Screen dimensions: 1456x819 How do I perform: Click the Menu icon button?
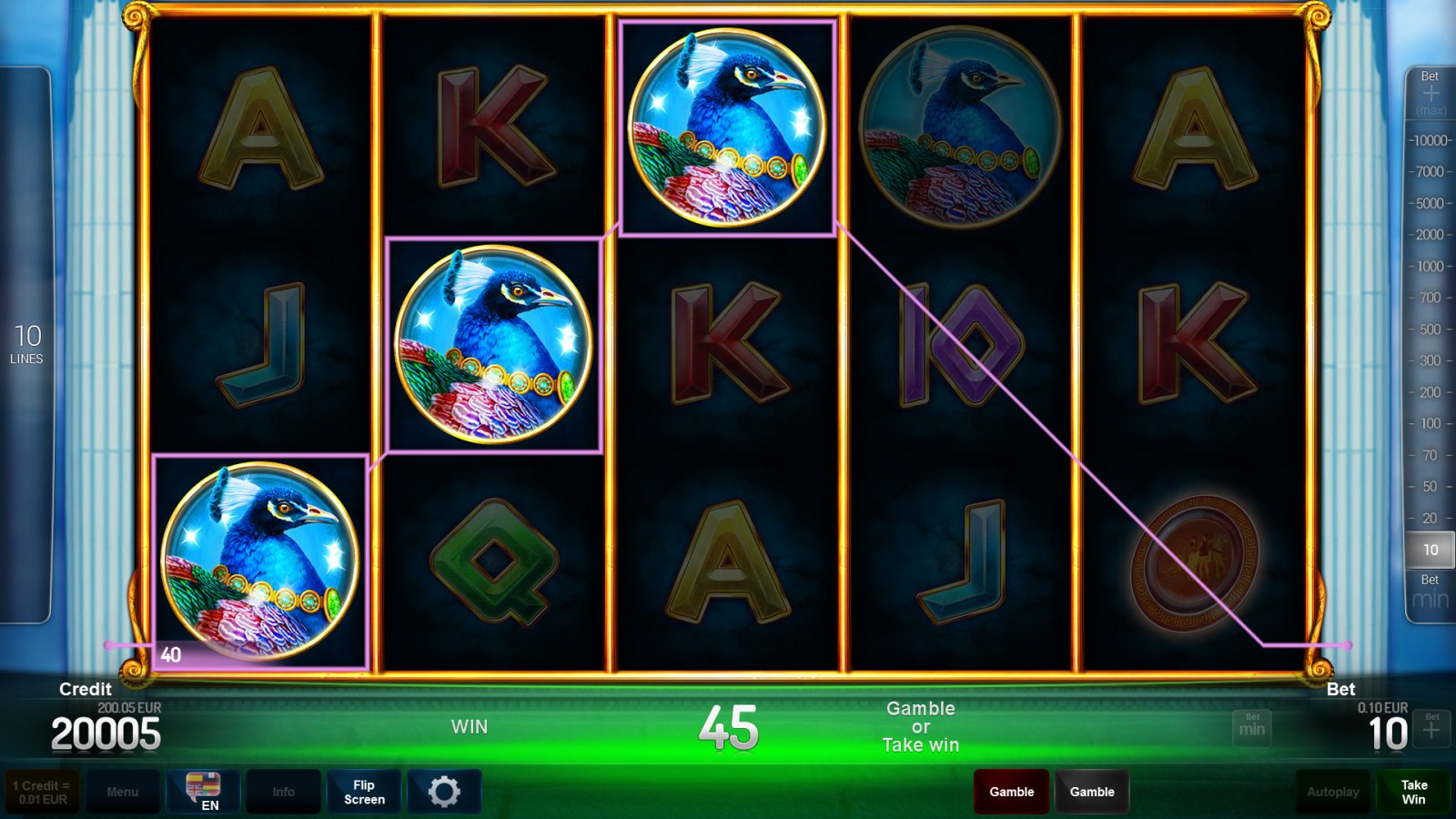point(123,791)
